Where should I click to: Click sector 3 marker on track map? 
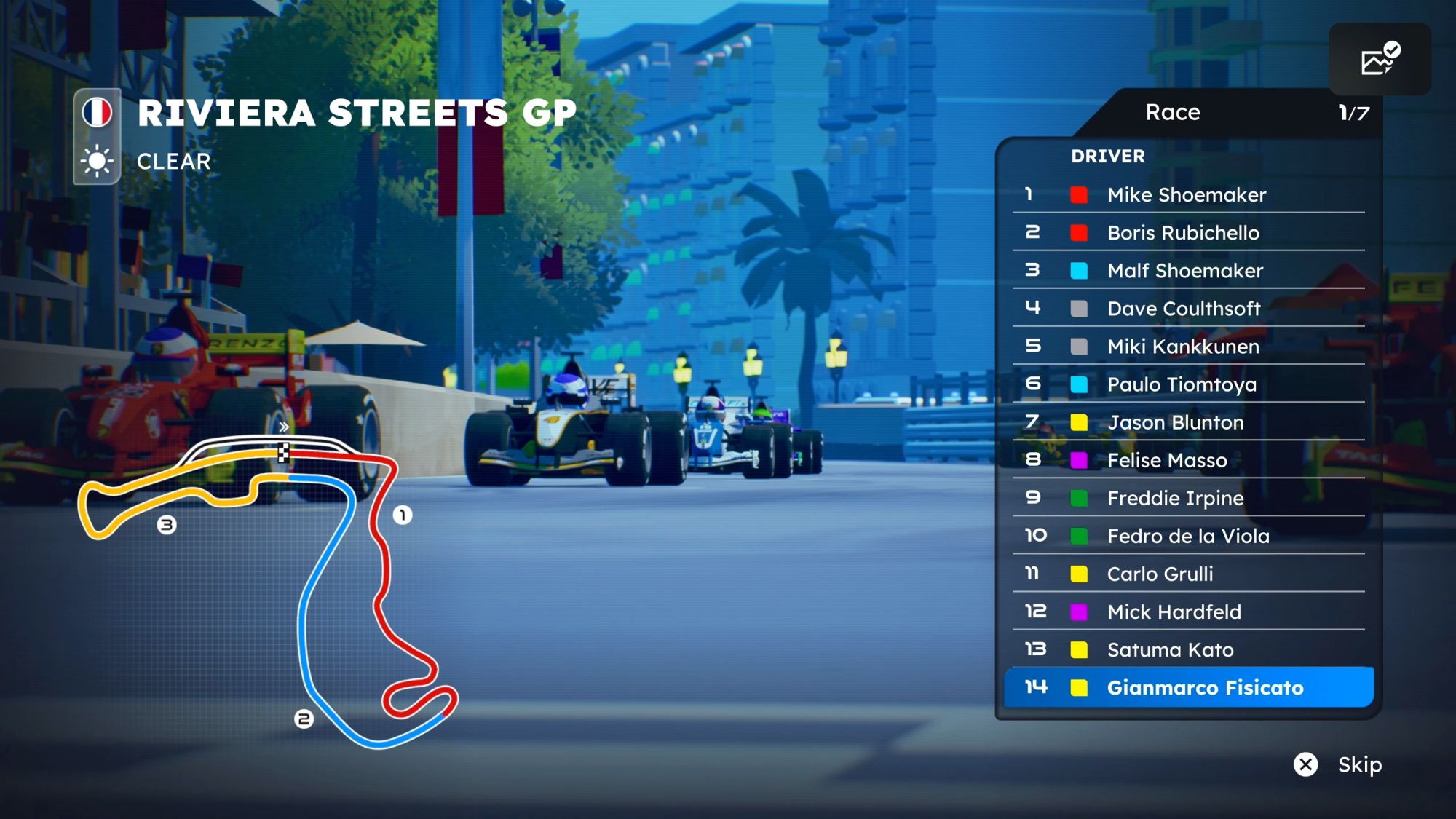[167, 525]
